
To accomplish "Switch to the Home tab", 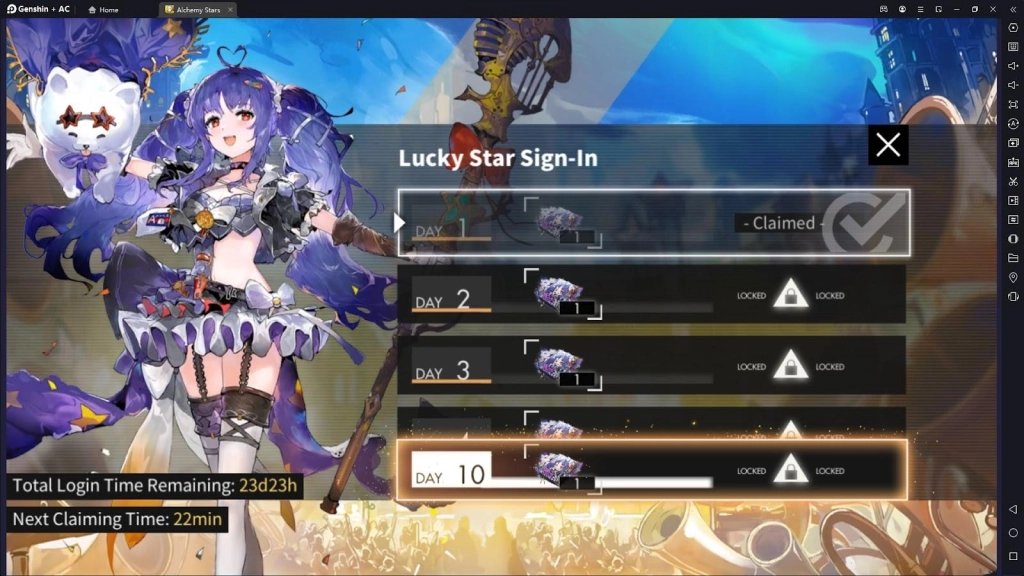I will click(103, 9).
